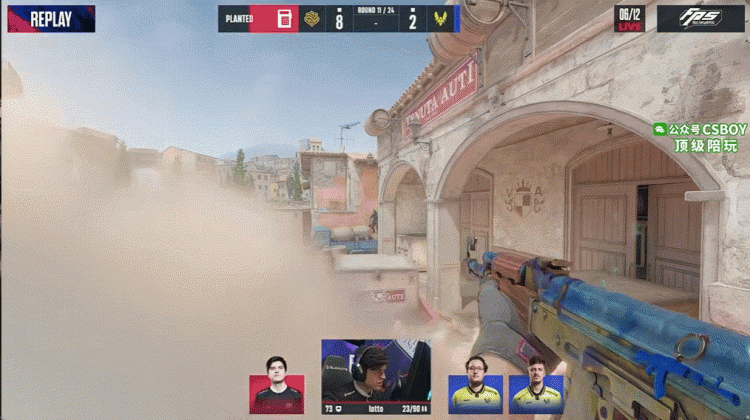Screen dimensions: 750x420
Task: Choose the bearded Vitality player portrait
Action: click(537, 382)
